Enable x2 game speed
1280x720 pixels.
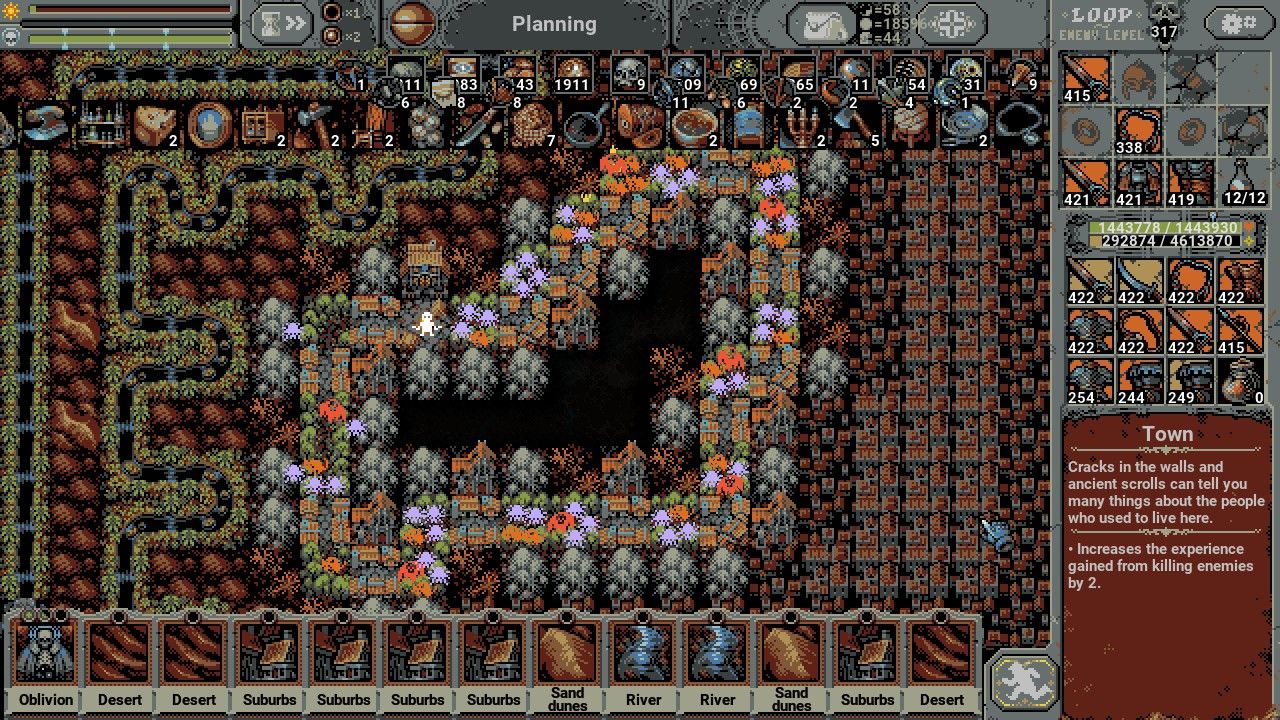(x=330, y=34)
